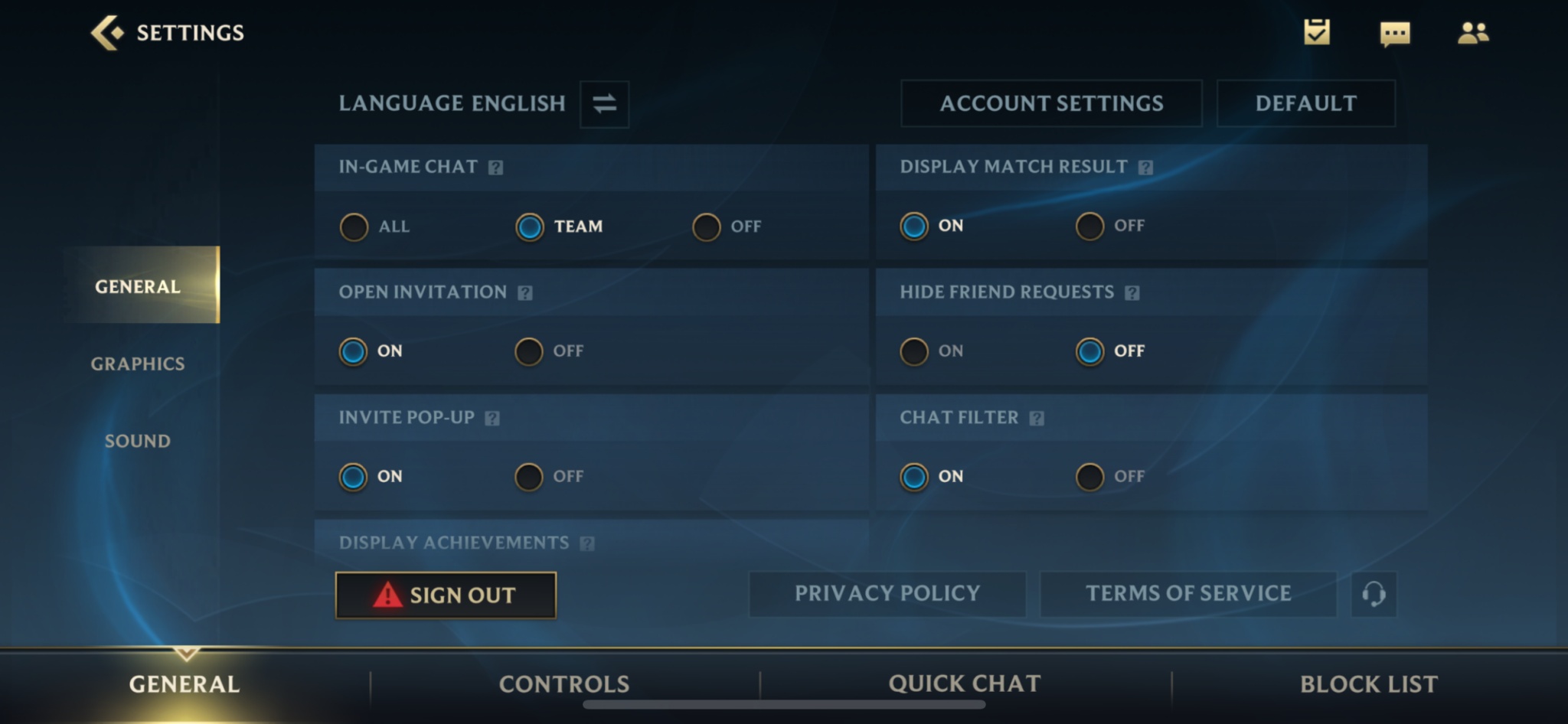Open help for In-Game Chat setting
This screenshot has height=724, width=1568.
pyautogui.click(x=495, y=167)
